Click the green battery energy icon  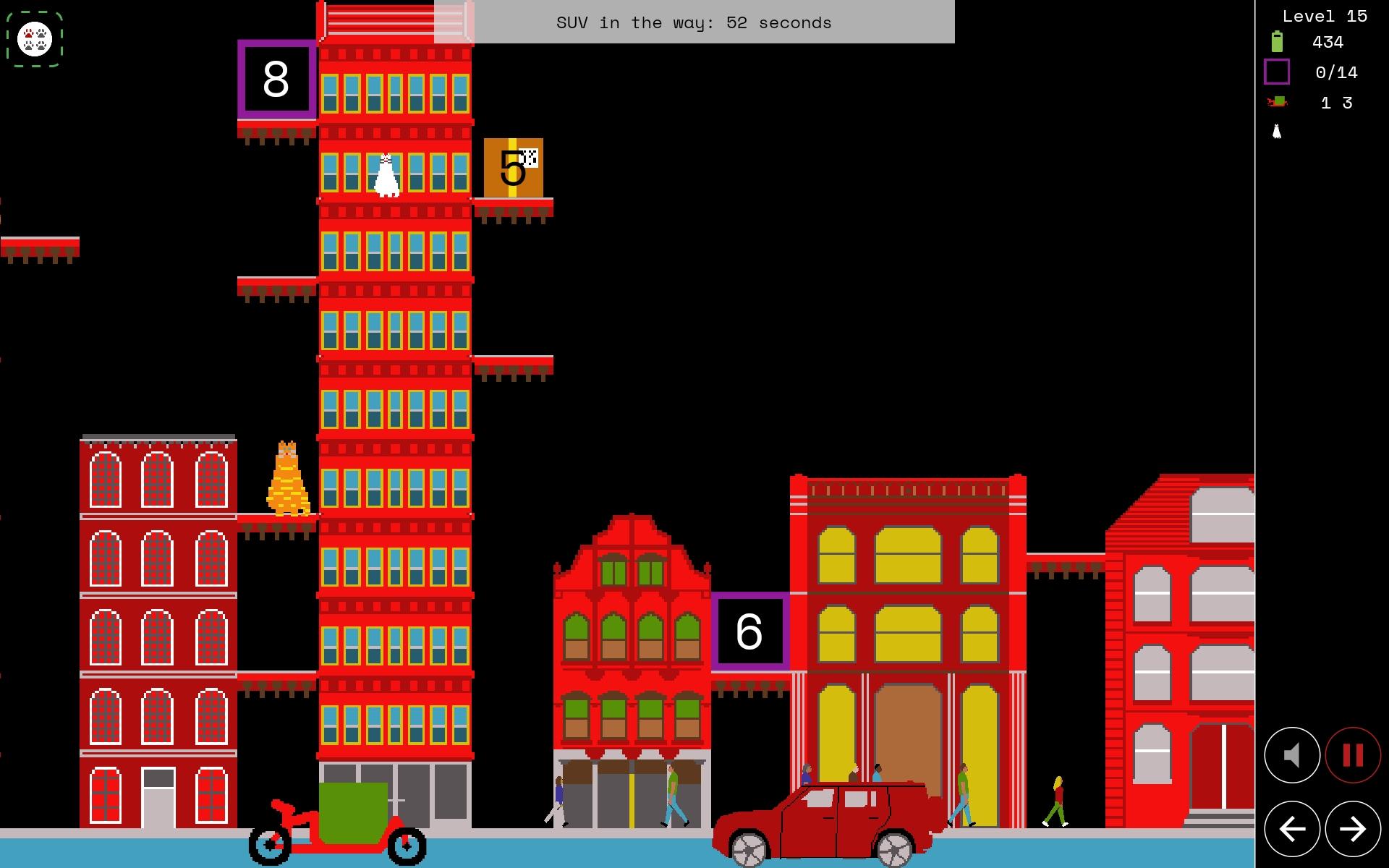click(1278, 42)
